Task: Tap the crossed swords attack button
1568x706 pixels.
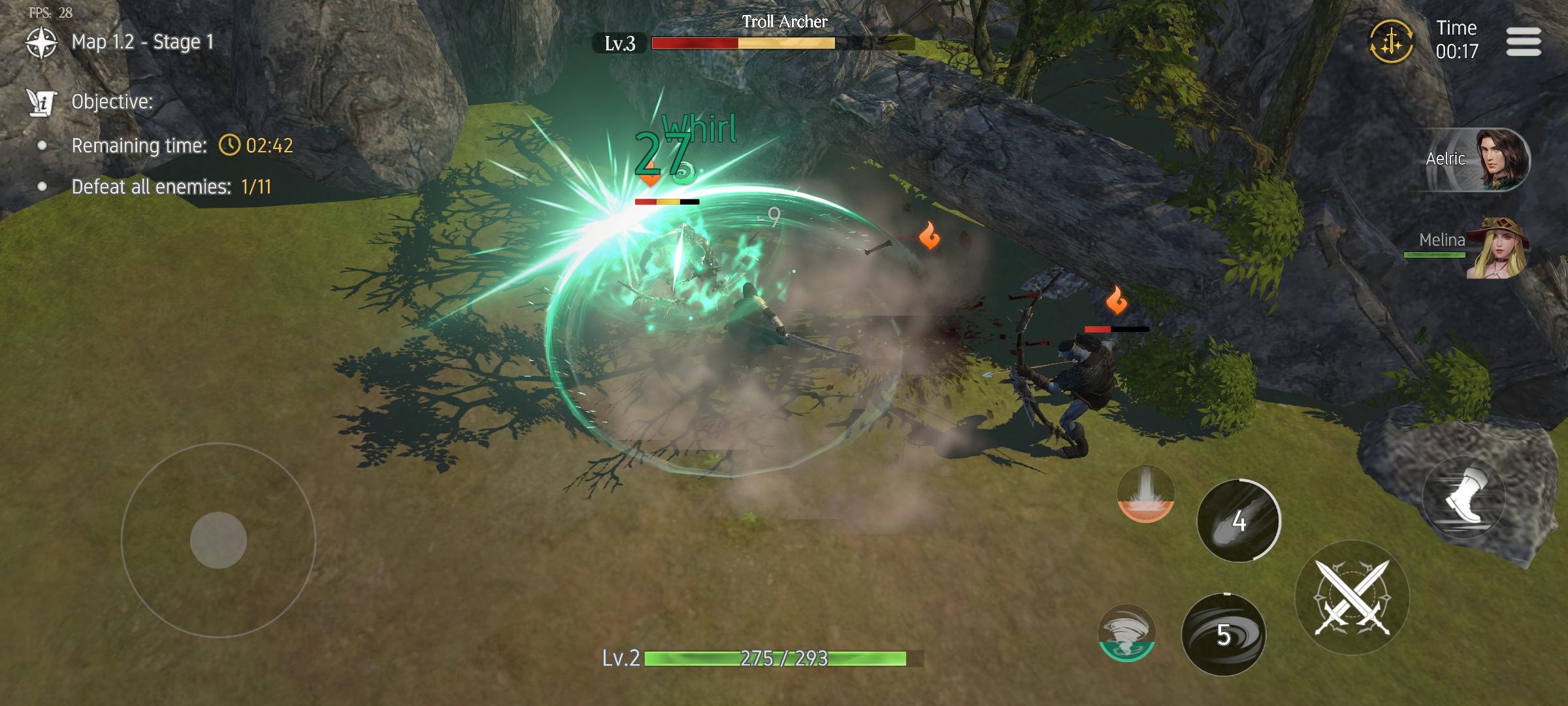Action: [x=1352, y=597]
